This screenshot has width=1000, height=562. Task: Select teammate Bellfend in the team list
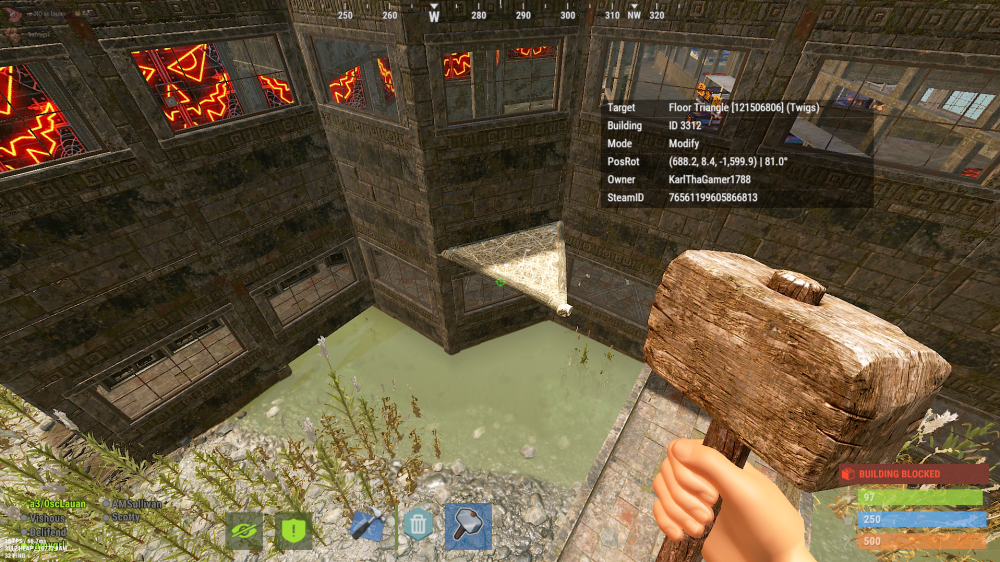pyautogui.click(x=48, y=531)
